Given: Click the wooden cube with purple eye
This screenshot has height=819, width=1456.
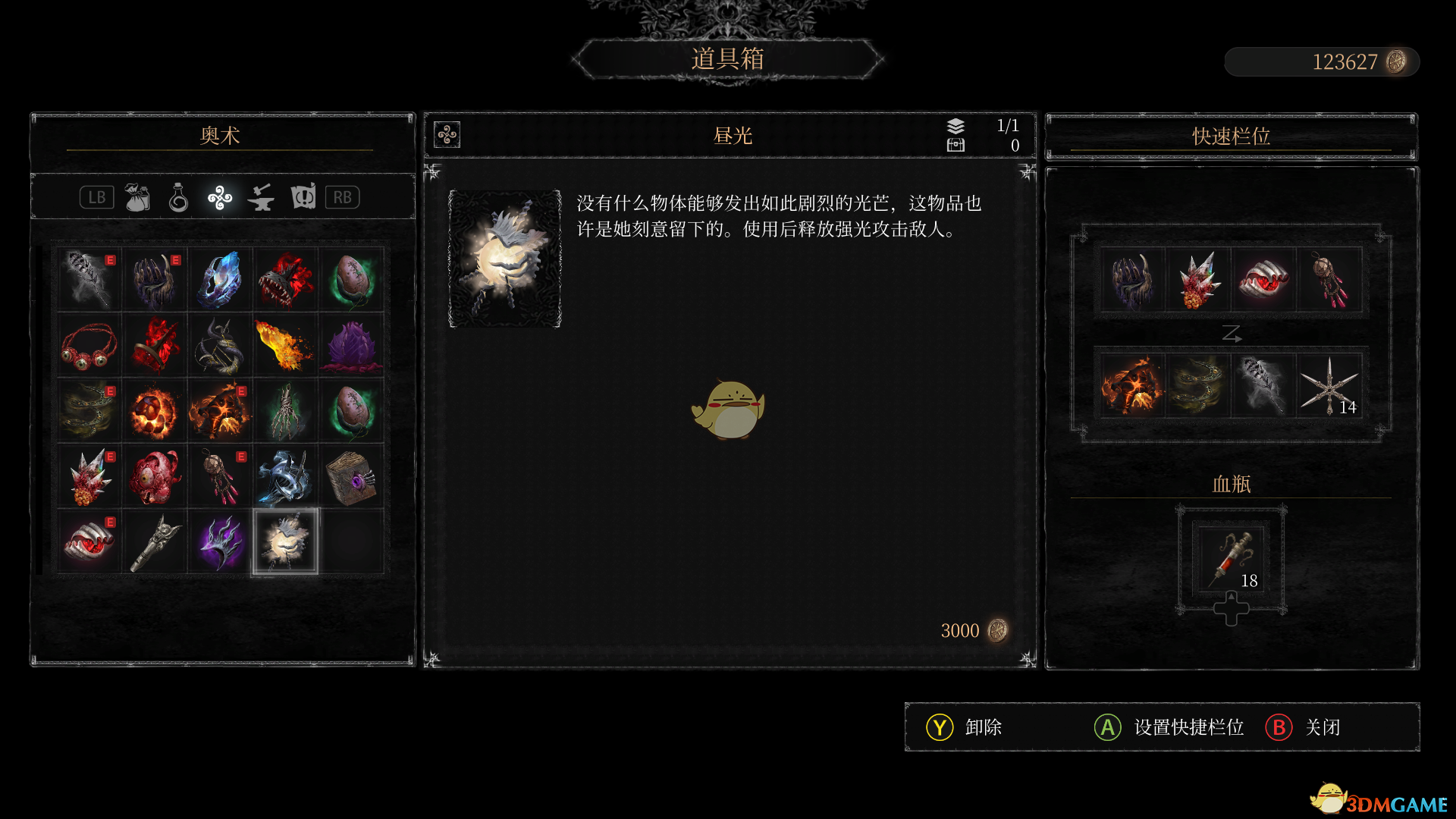Looking at the screenshot, I should [x=350, y=477].
